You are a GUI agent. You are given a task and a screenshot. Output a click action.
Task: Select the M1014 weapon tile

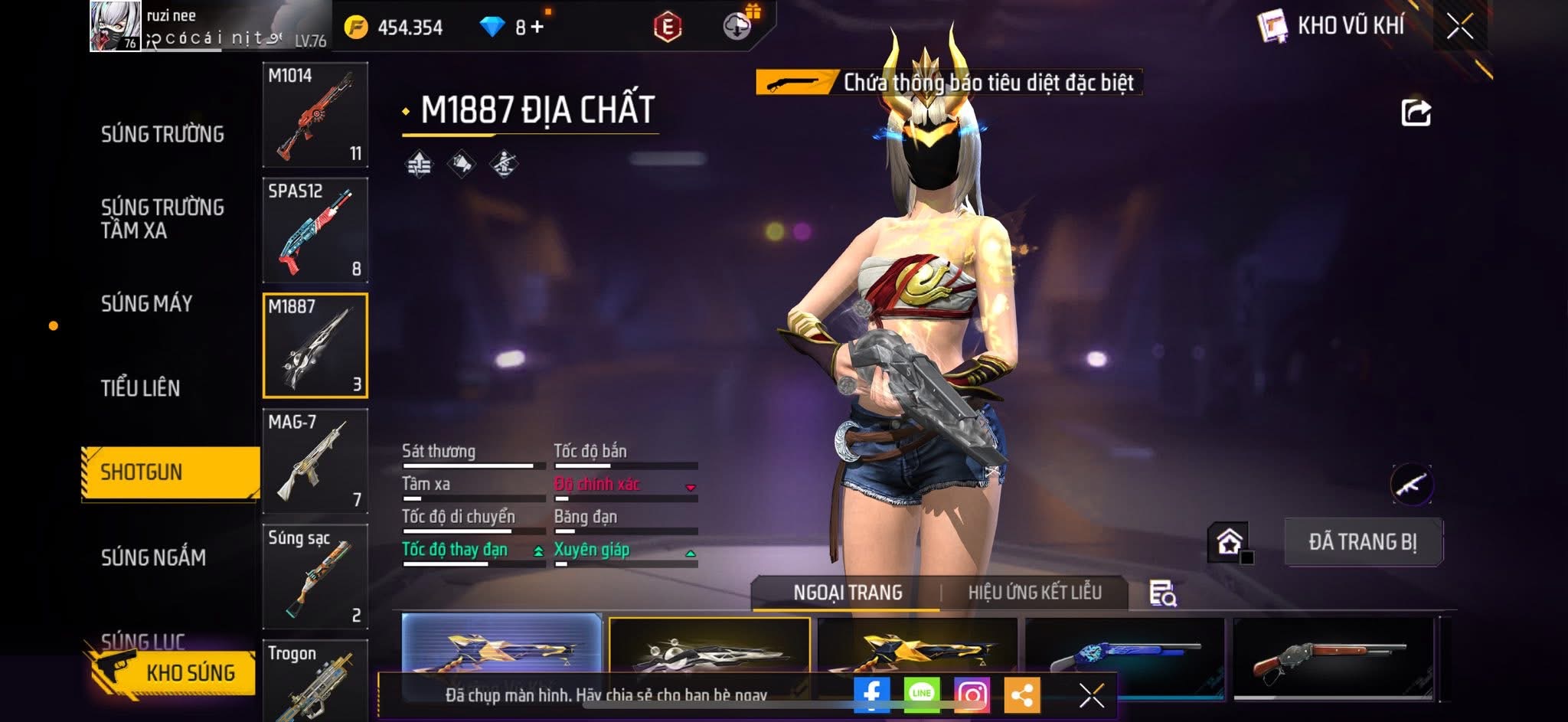315,115
